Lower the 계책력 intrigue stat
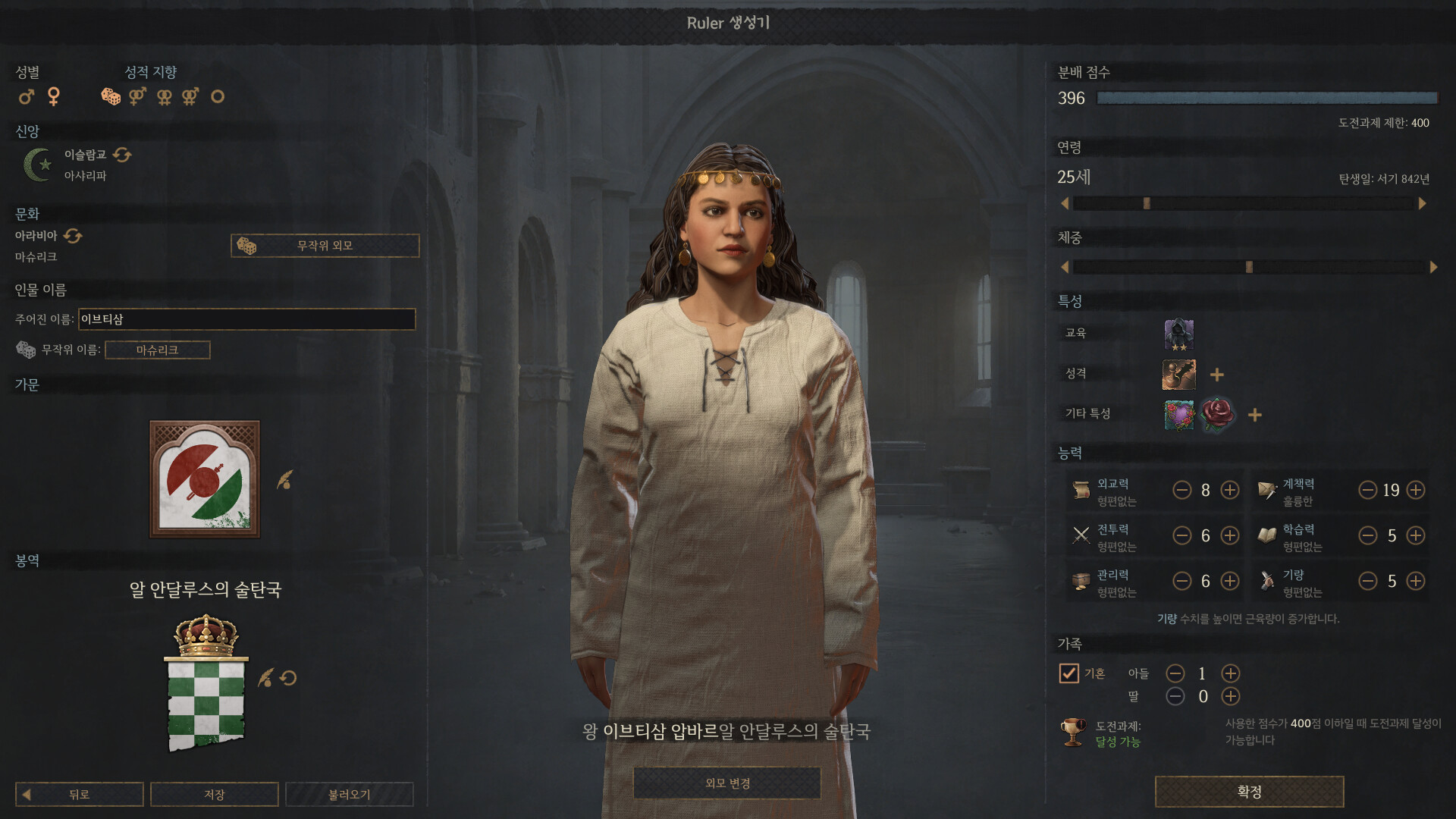1456x819 pixels. (1367, 491)
